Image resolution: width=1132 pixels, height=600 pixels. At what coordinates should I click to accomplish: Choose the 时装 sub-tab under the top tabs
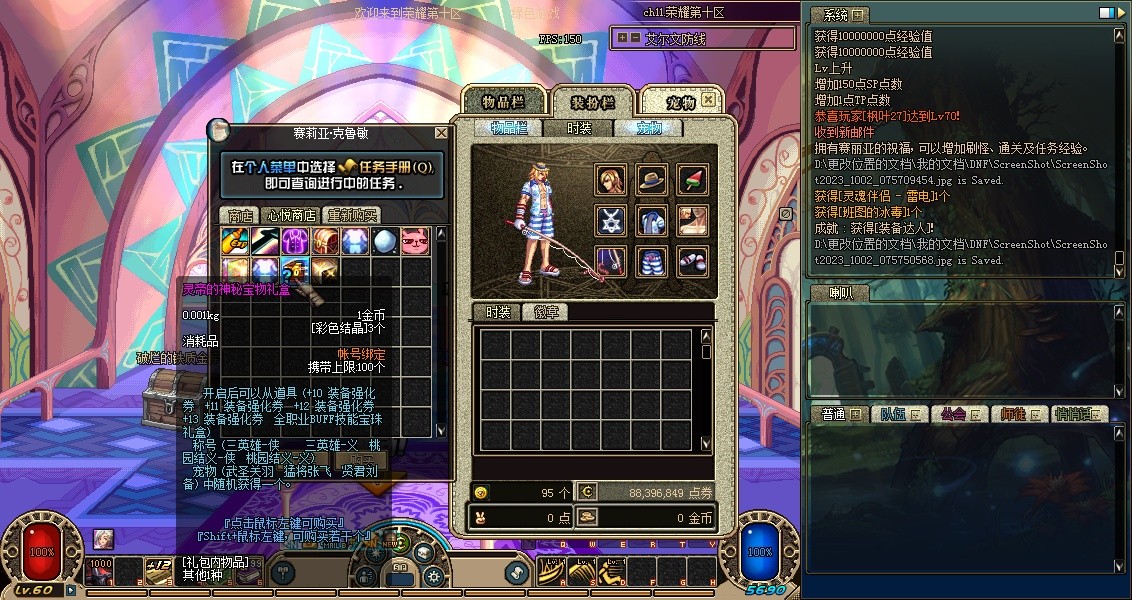(579, 128)
